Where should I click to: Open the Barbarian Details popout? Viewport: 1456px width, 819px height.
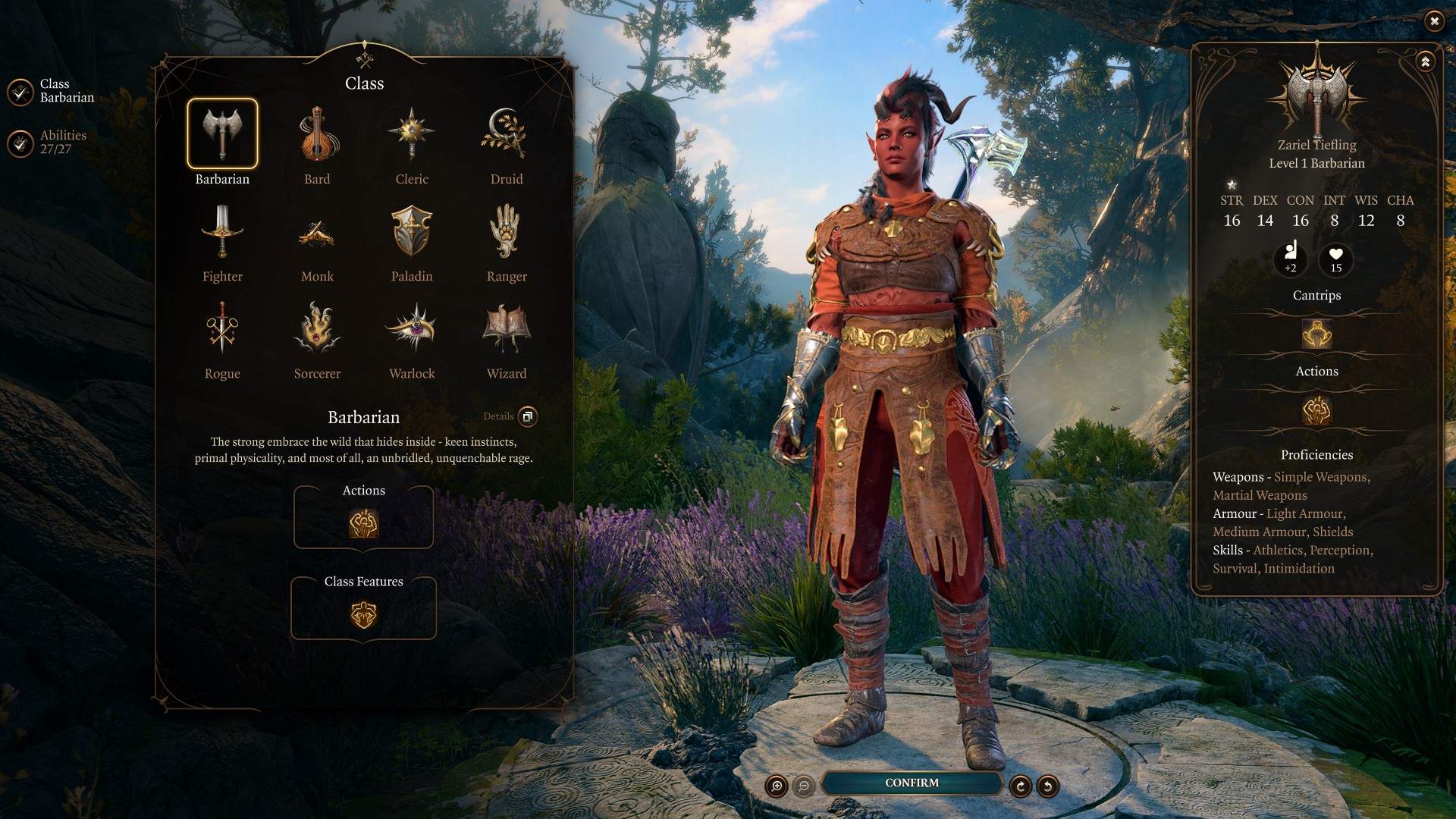[527, 416]
